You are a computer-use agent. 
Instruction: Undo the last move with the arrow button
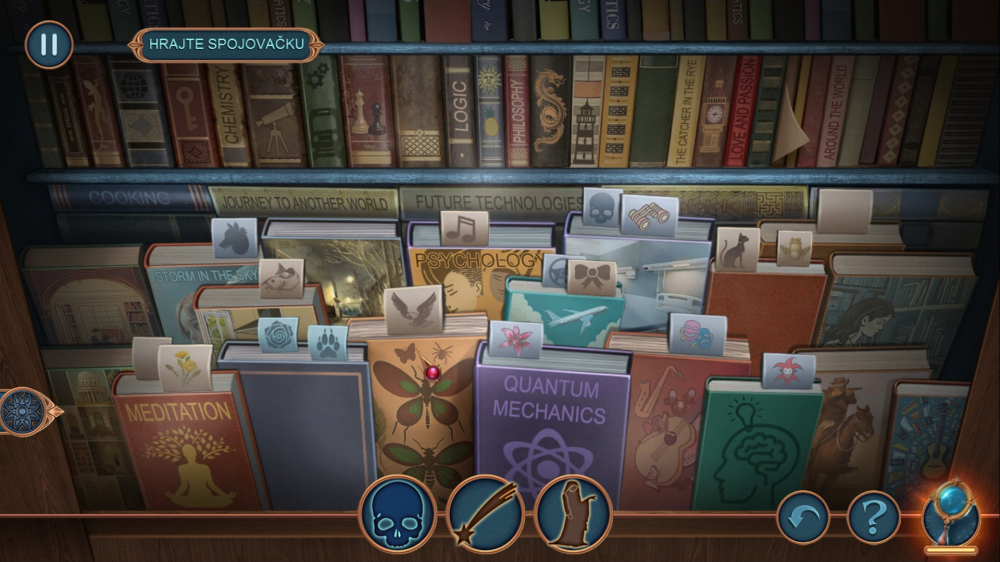click(x=803, y=517)
